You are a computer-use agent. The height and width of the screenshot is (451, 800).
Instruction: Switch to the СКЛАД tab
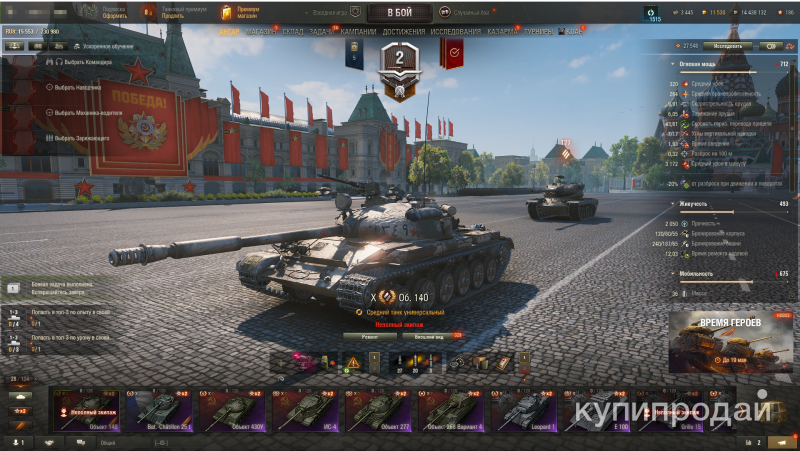(293, 31)
